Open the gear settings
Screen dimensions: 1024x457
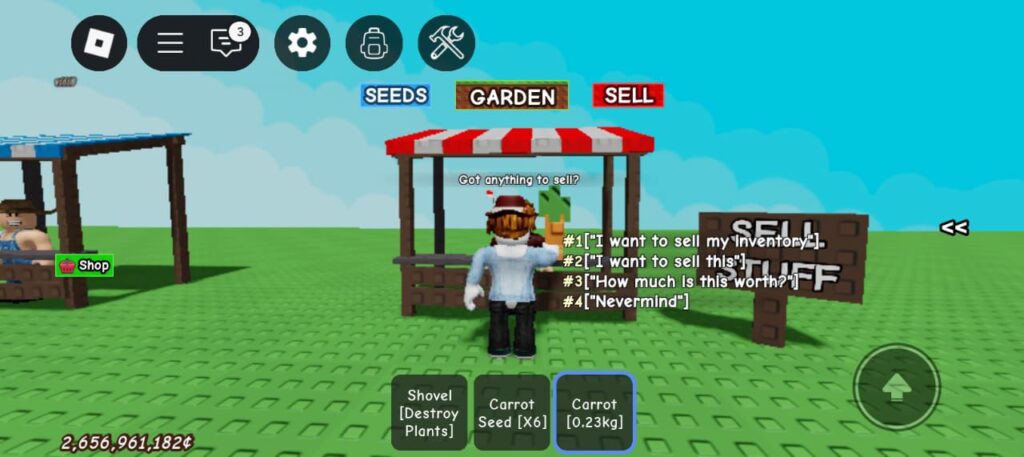[x=302, y=43]
